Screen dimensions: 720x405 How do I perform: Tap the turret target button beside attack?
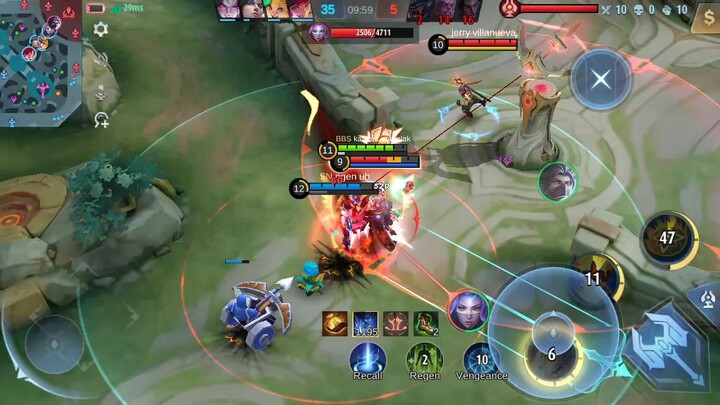click(x=707, y=297)
